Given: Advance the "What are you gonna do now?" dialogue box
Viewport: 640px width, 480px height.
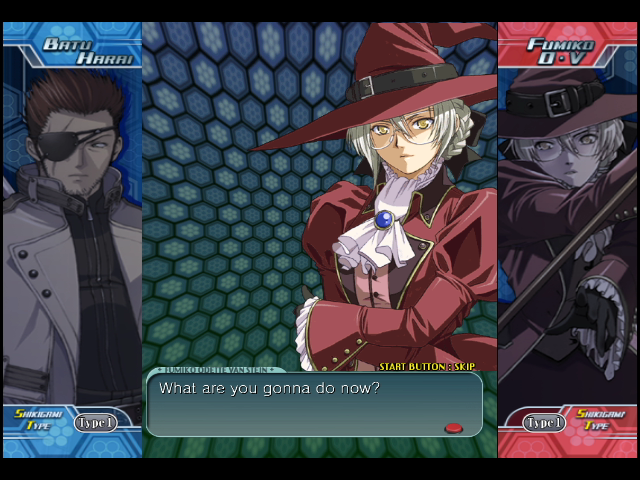Looking at the screenshot, I should coord(314,404).
